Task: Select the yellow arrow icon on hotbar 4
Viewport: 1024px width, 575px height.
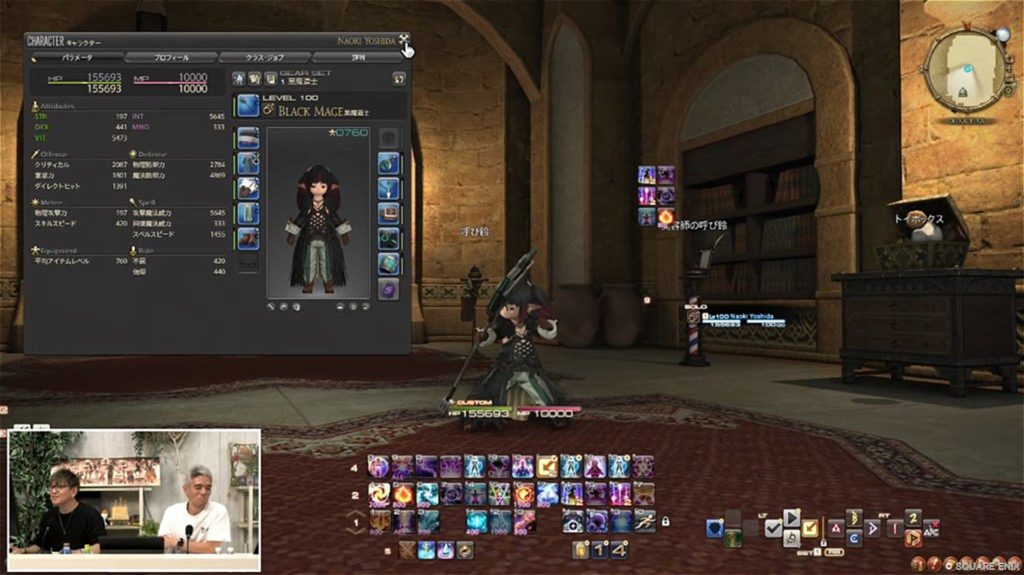Action: point(547,466)
